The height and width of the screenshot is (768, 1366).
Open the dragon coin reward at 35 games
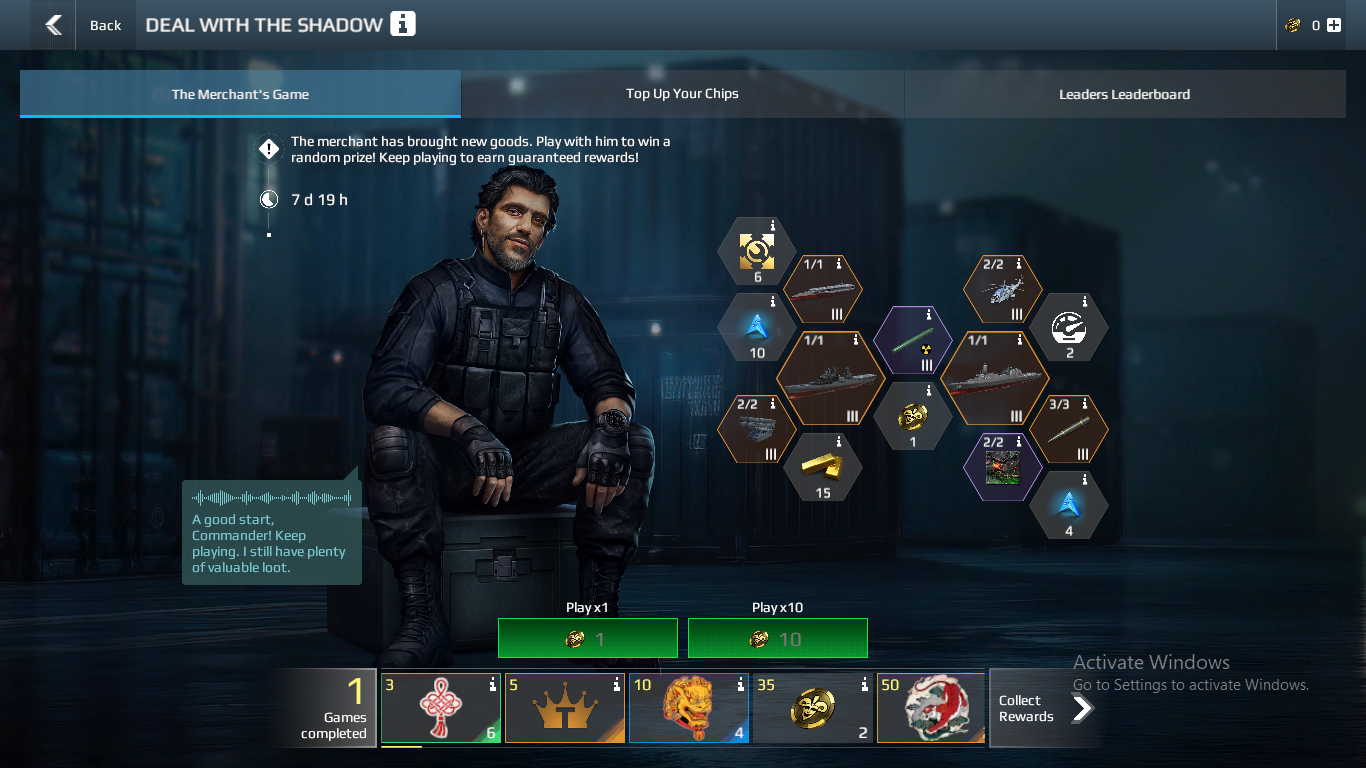(x=812, y=707)
